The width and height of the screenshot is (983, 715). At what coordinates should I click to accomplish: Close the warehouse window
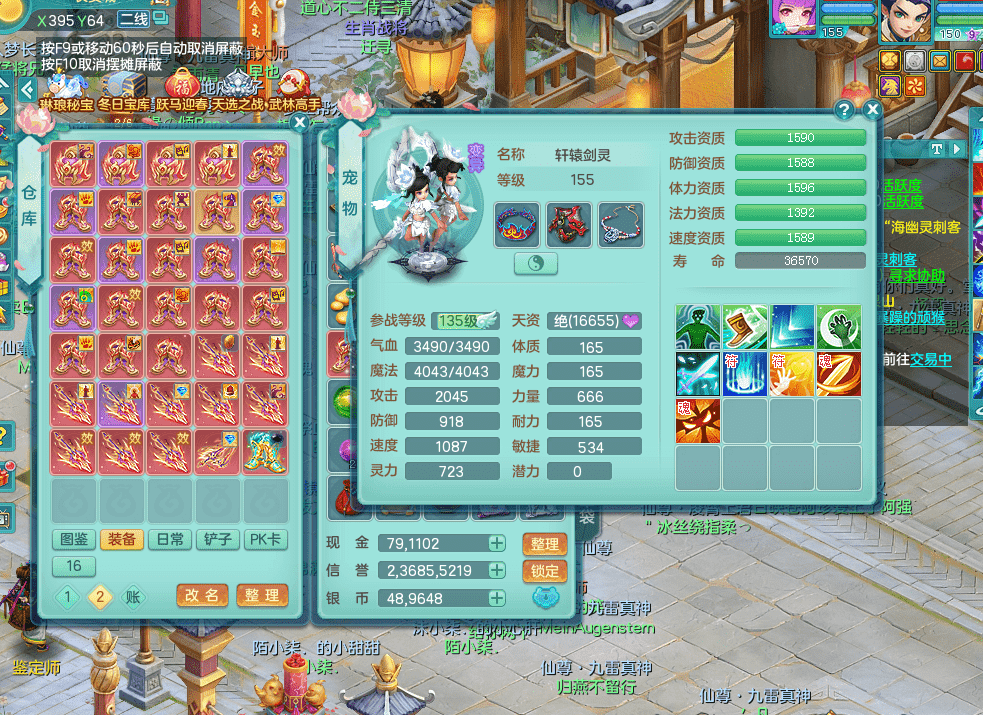tap(299, 123)
